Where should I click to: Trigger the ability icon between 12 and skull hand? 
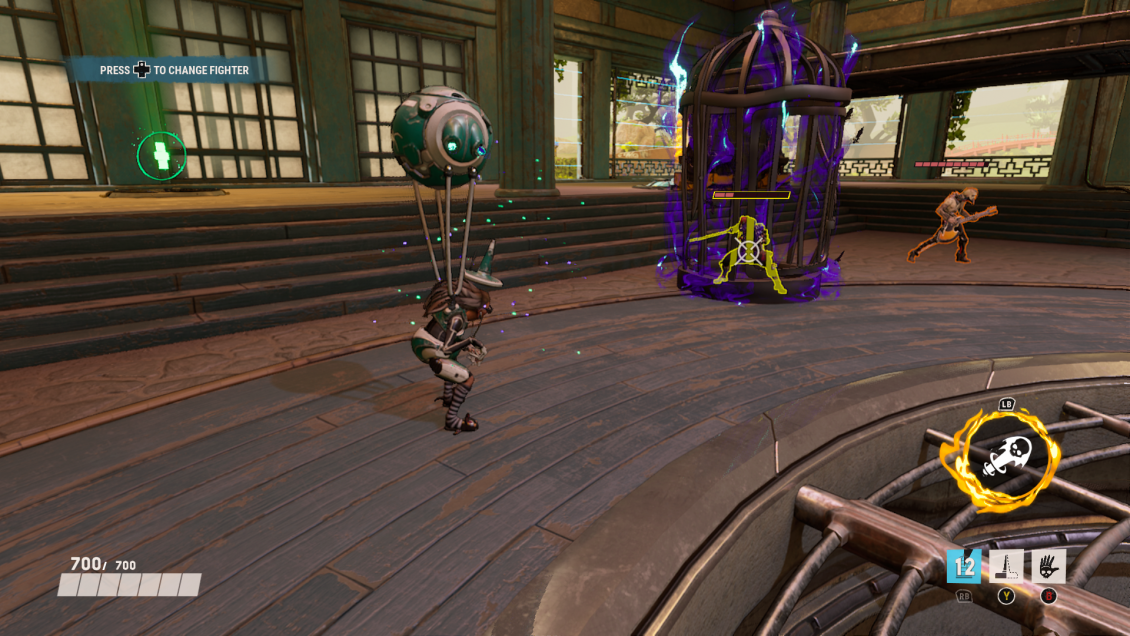(1006, 566)
